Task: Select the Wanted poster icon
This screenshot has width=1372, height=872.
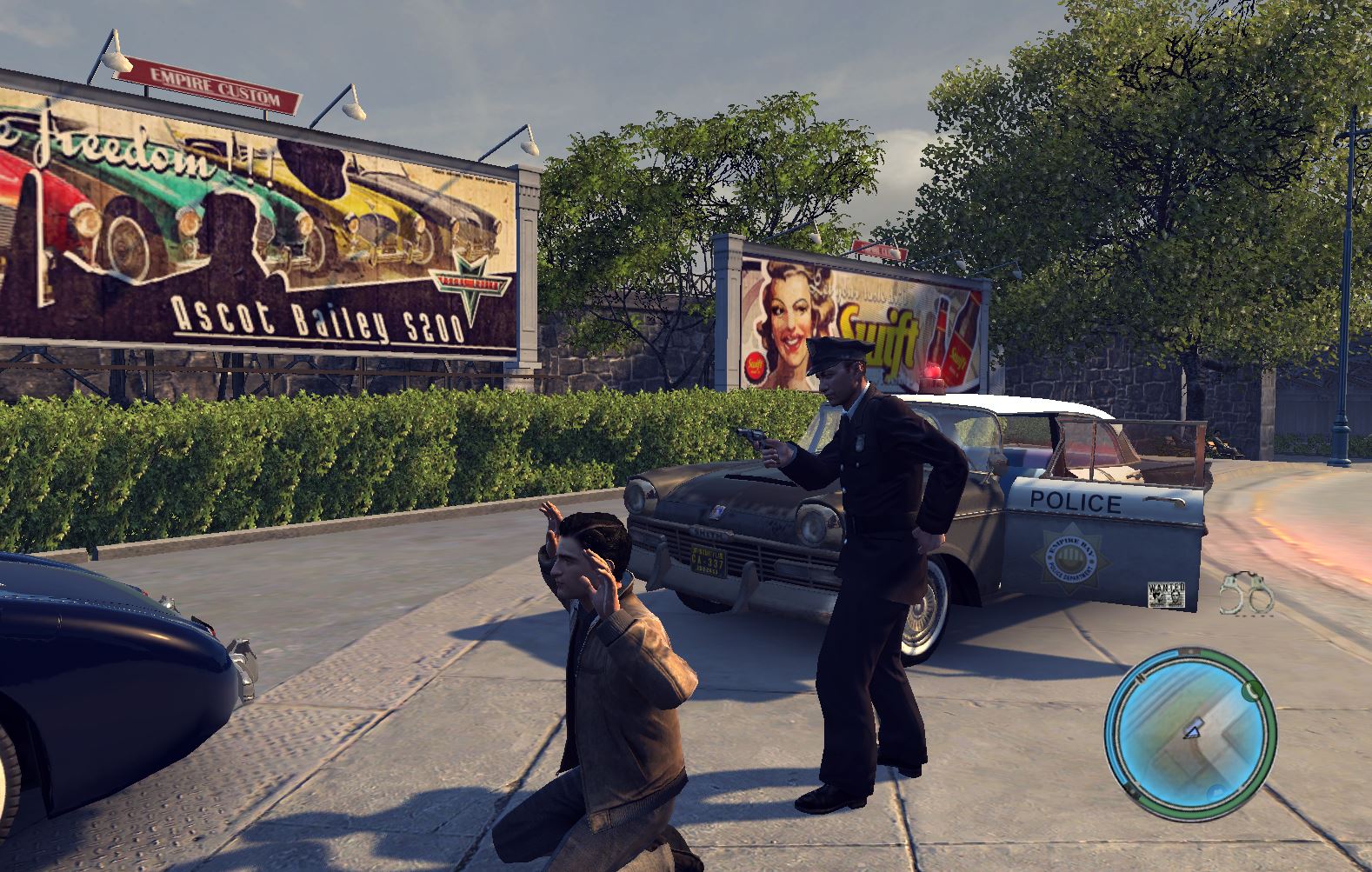Action: [x=1166, y=594]
